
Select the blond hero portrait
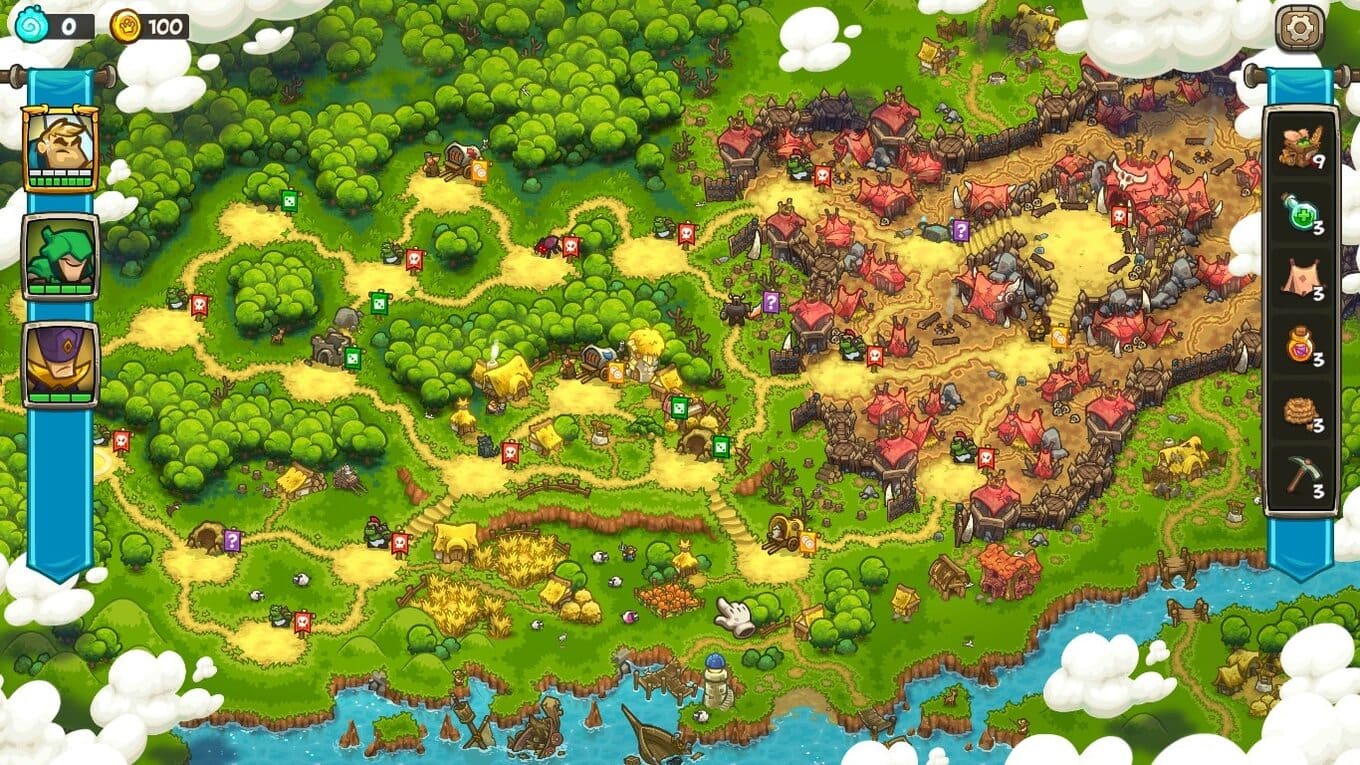(x=60, y=147)
